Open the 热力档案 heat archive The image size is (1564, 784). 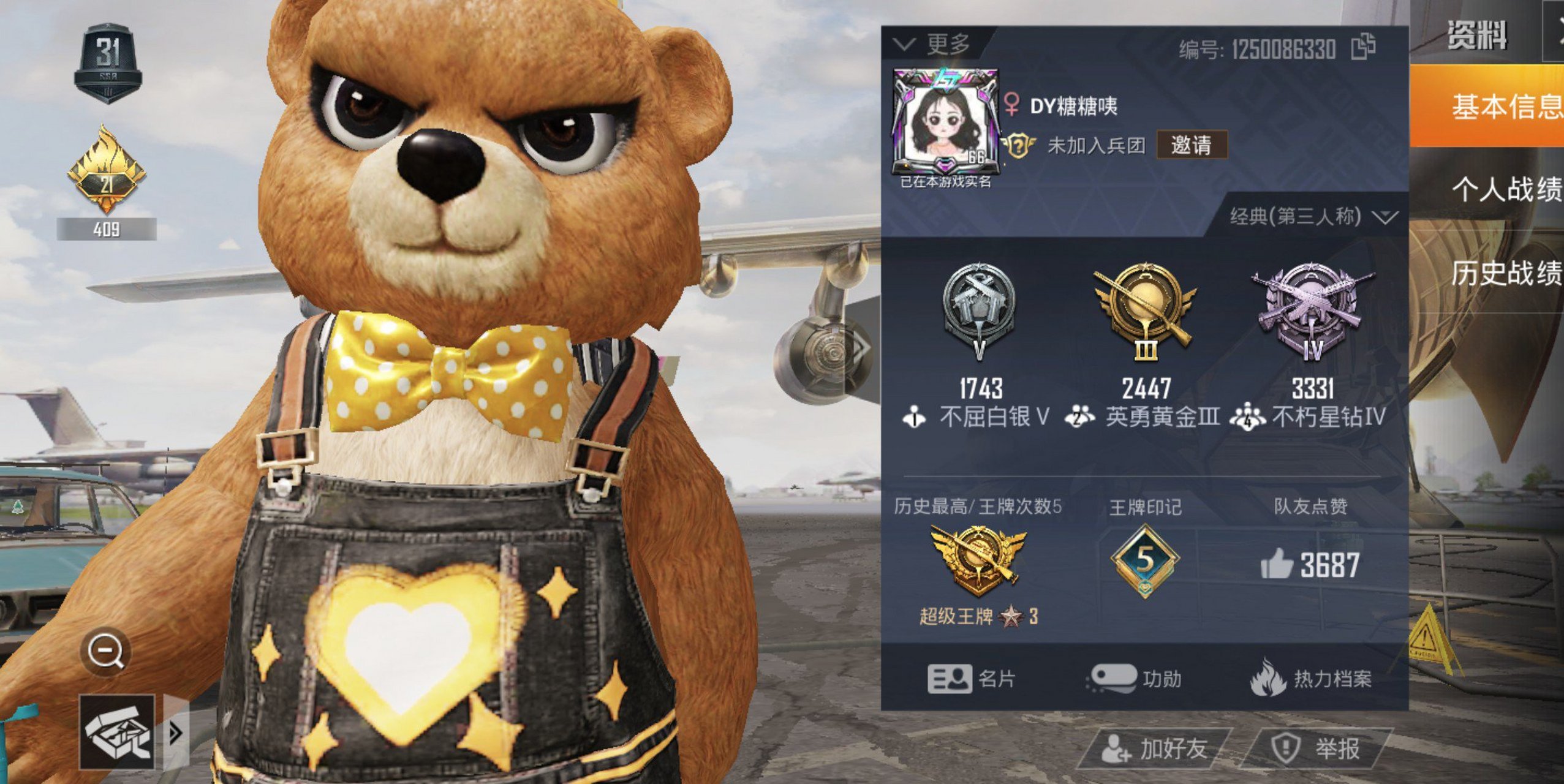[x=1310, y=679]
